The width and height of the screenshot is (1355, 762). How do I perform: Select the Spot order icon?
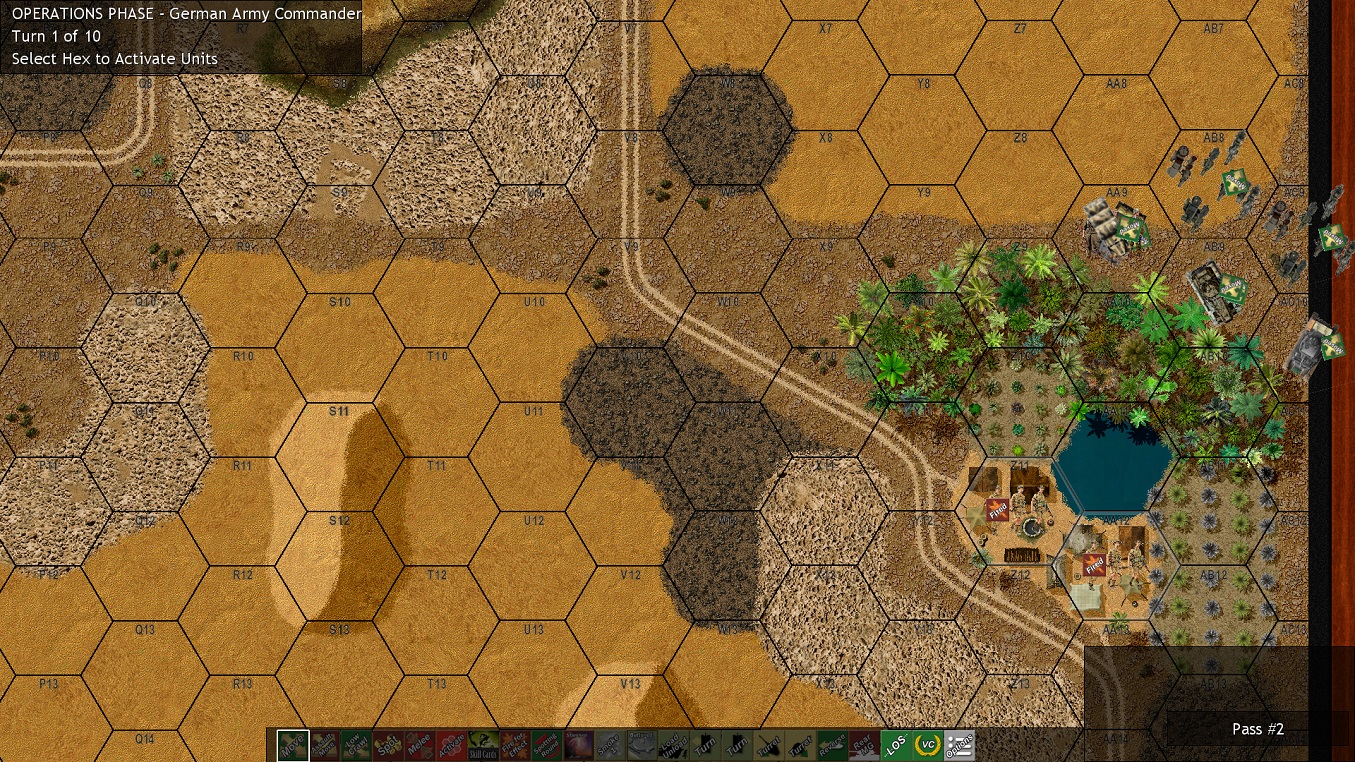click(390, 744)
